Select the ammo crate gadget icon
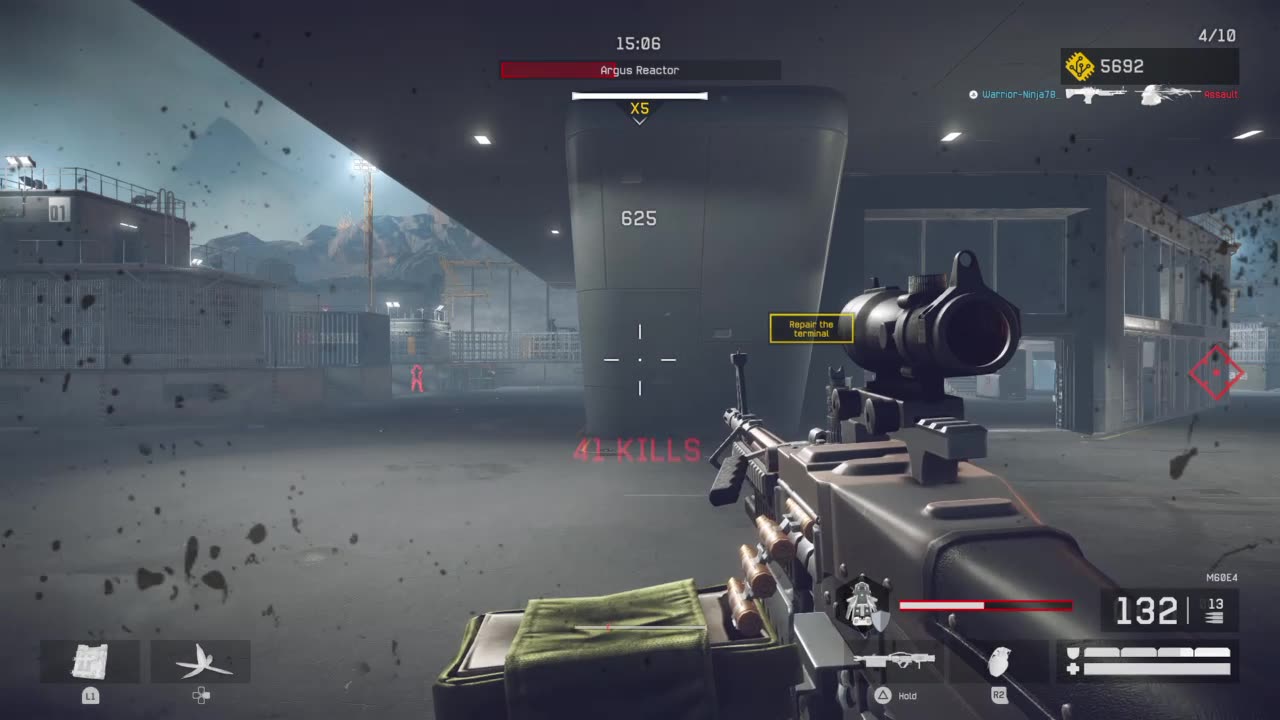Image resolution: width=1280 pixels, height=720 pixels. (x=93, y=661)
